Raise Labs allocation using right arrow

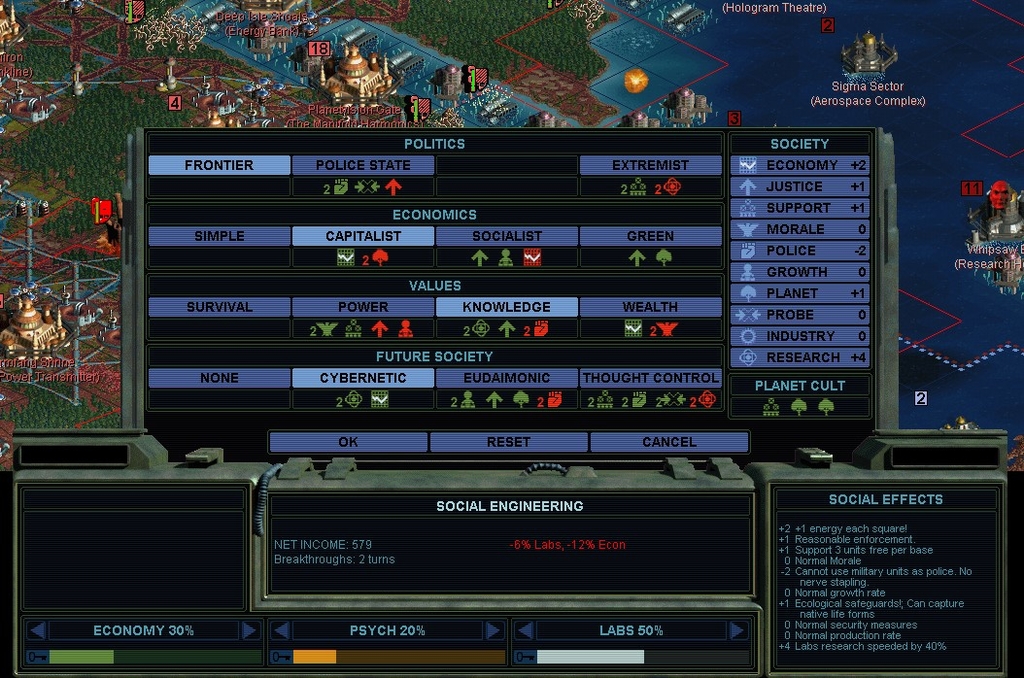pos(737,630)
